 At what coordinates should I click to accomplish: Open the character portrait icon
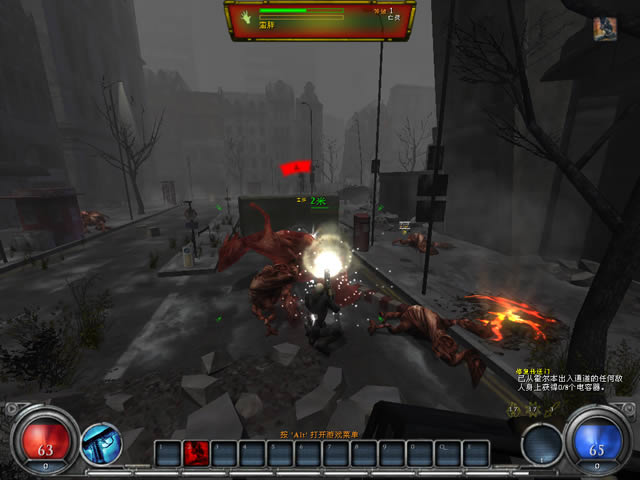pyautogui.click(x=604, y=28)
